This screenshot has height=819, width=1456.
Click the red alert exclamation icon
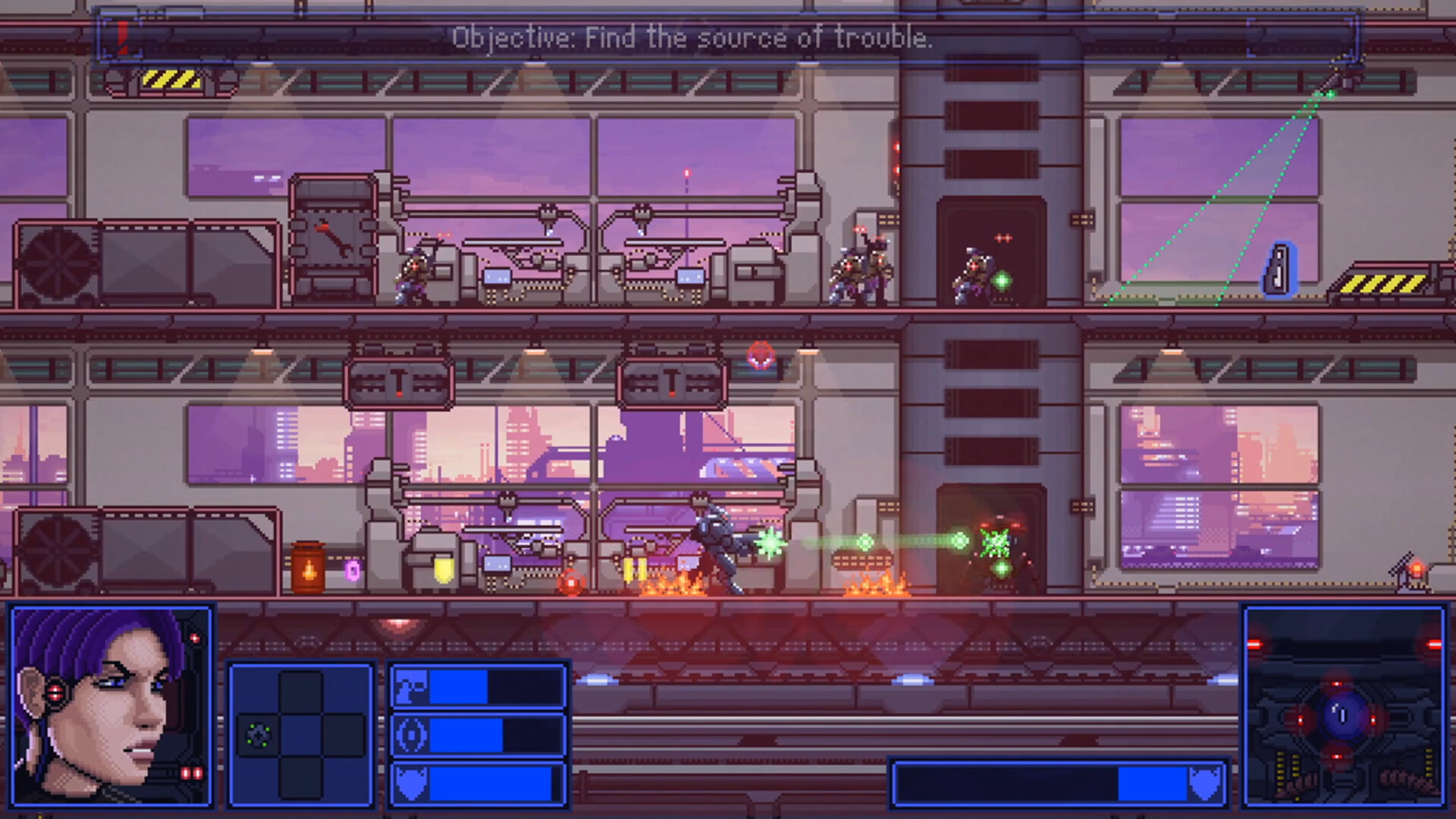122,36
